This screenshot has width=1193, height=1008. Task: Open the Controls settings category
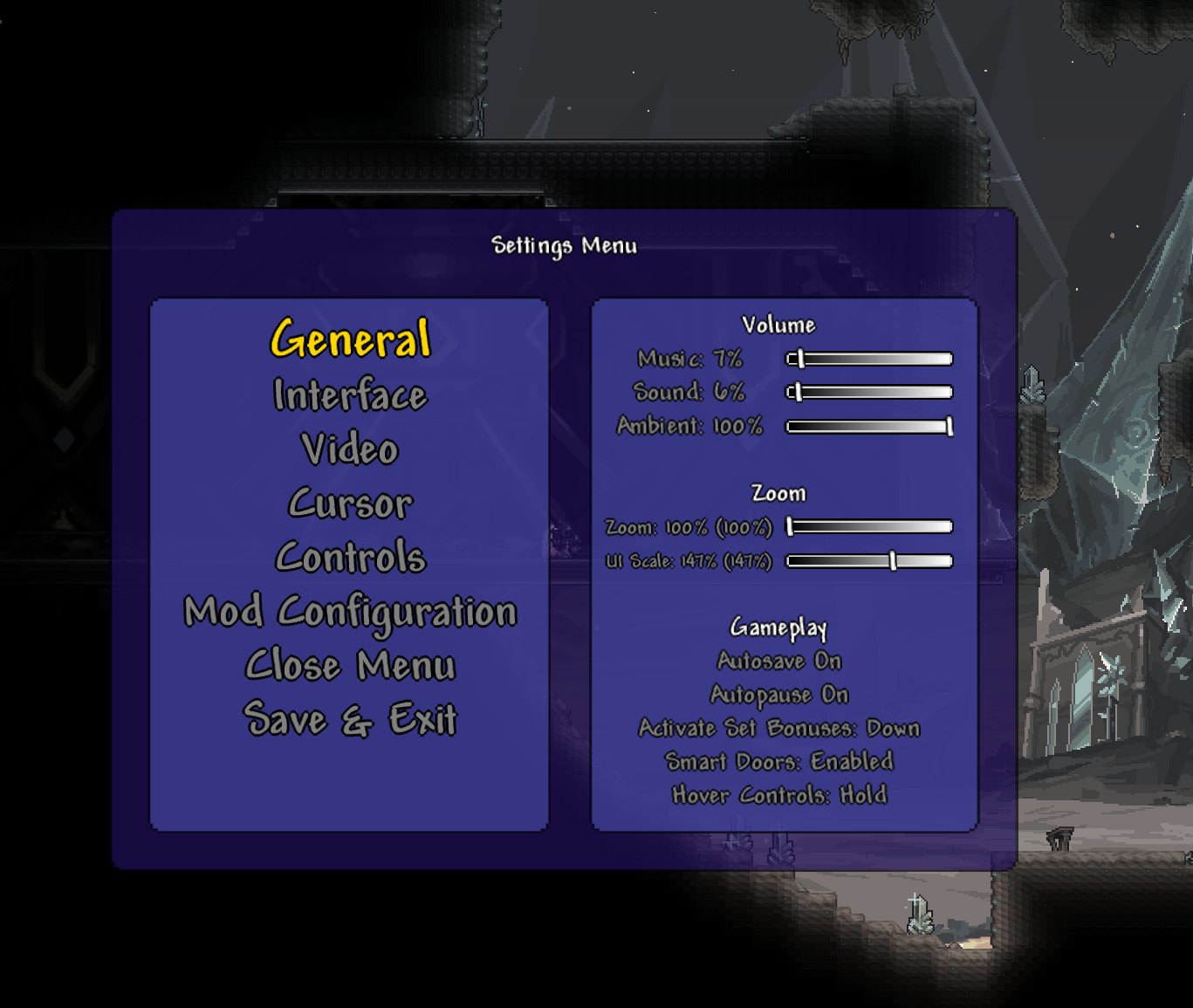(349, 558)
